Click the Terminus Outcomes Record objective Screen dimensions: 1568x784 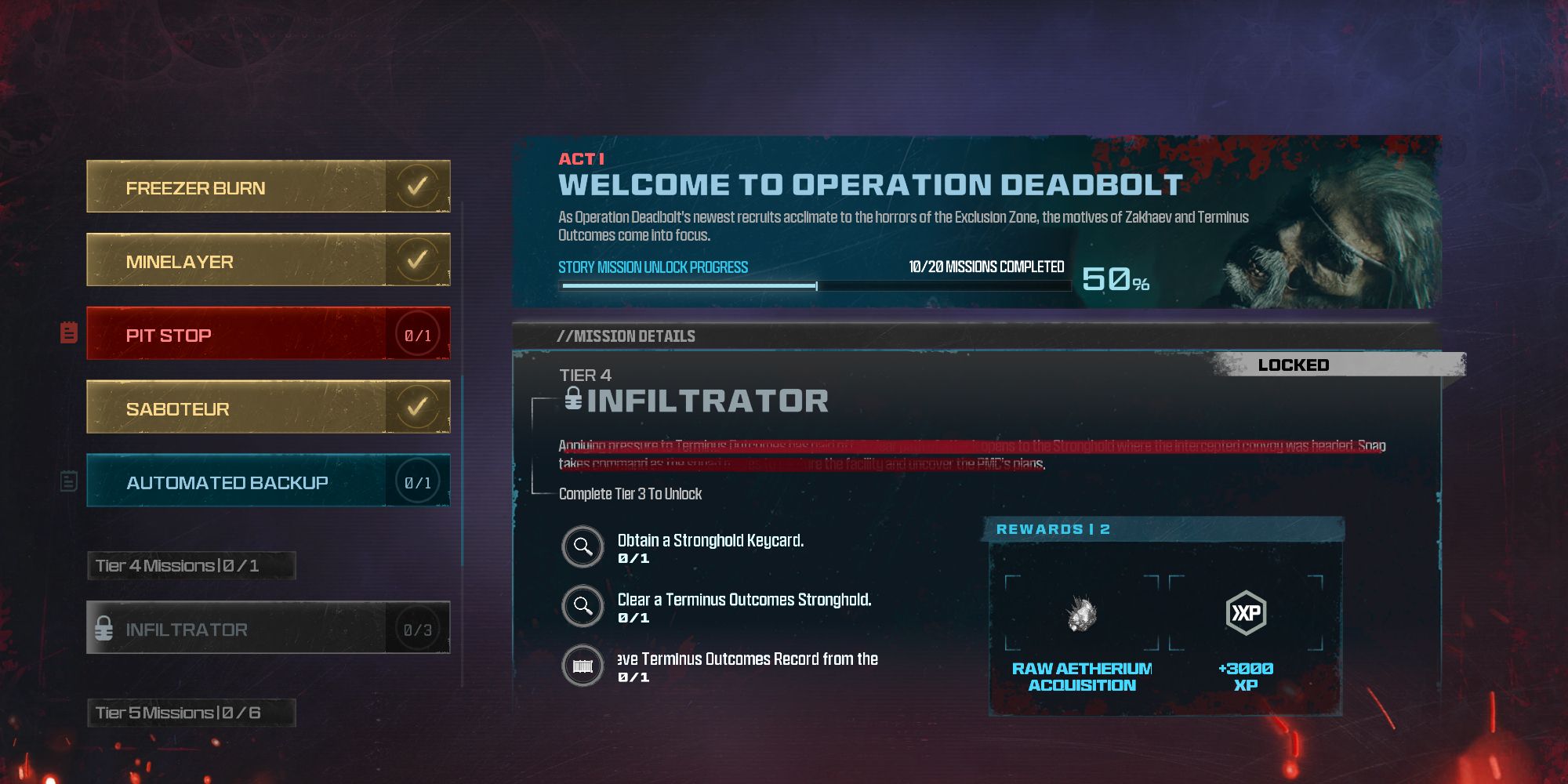[x=746, y=666]
